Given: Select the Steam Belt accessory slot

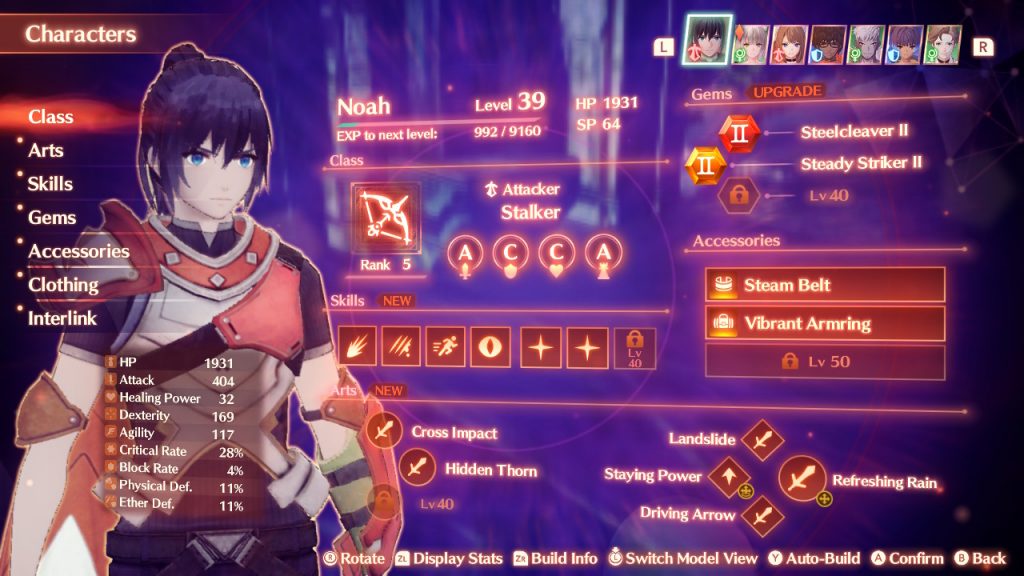Looking at the screenshot, I should [x=824, y=285].
